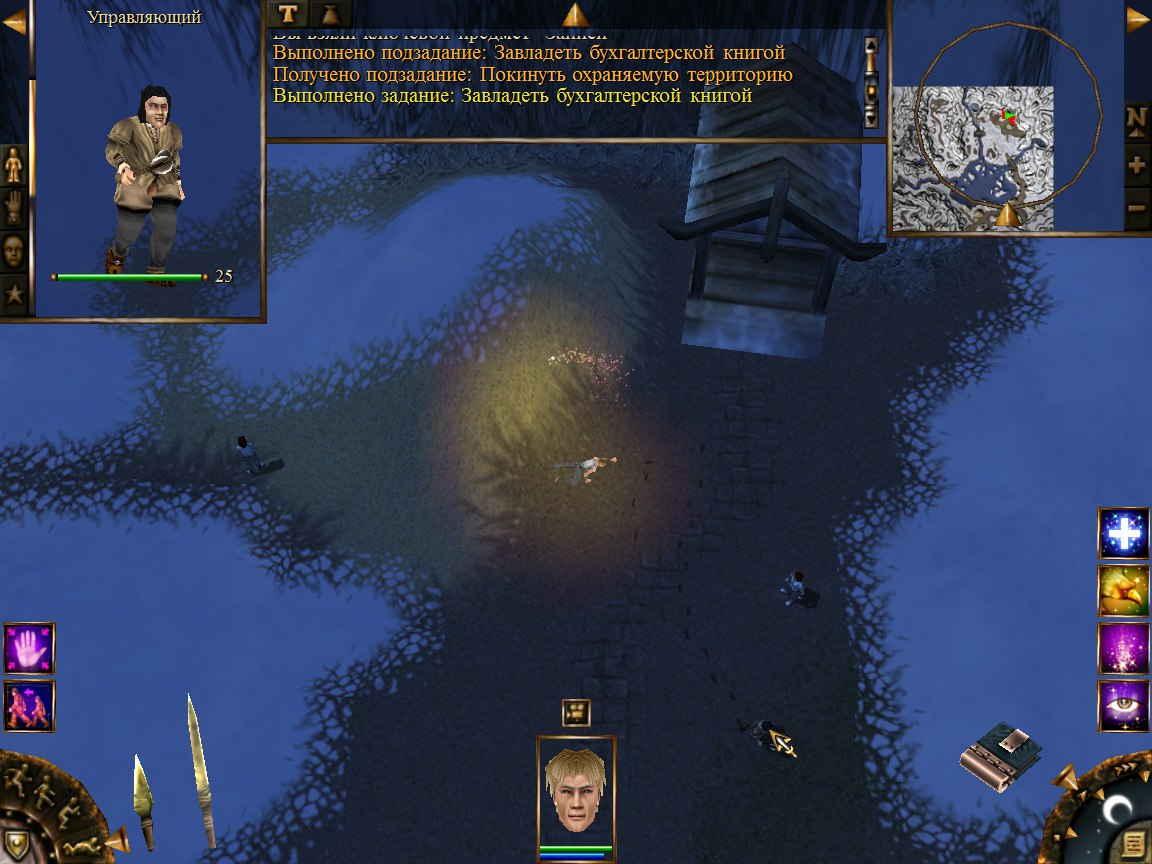Select the blue cross healing spell
This screenshot has height=864, width=1152.
click(1123, 534)
